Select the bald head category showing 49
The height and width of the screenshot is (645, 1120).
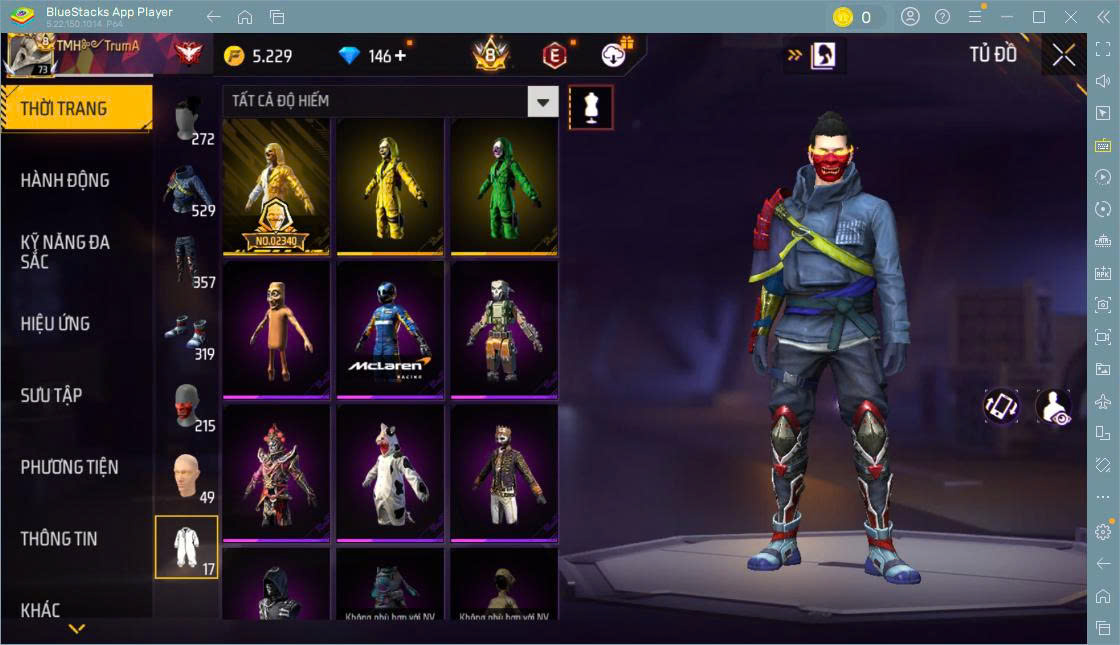[188, 477]
